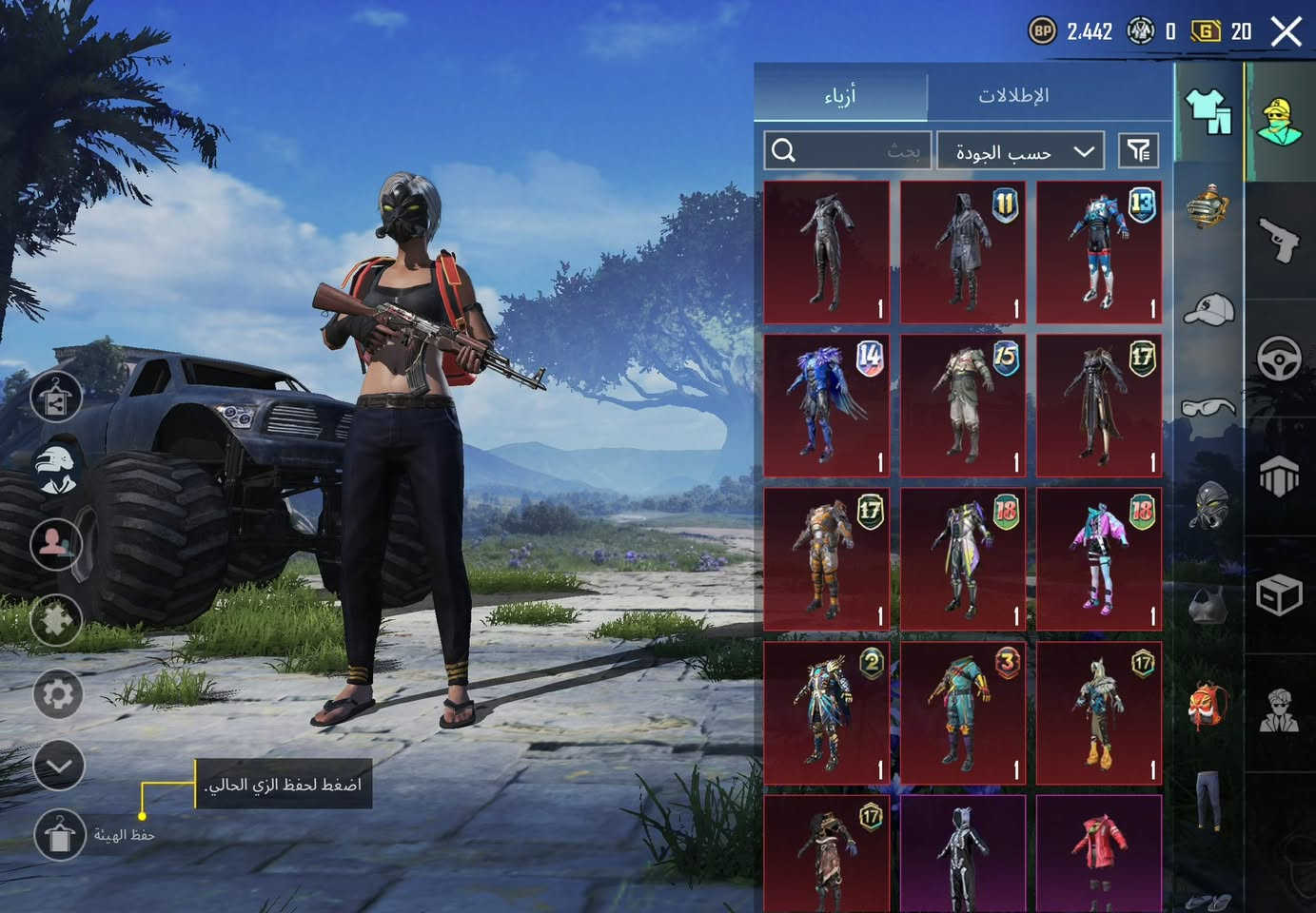Open the gear settings icon
The height and width of the screenshot is (913, 1316).
(58, 694)
